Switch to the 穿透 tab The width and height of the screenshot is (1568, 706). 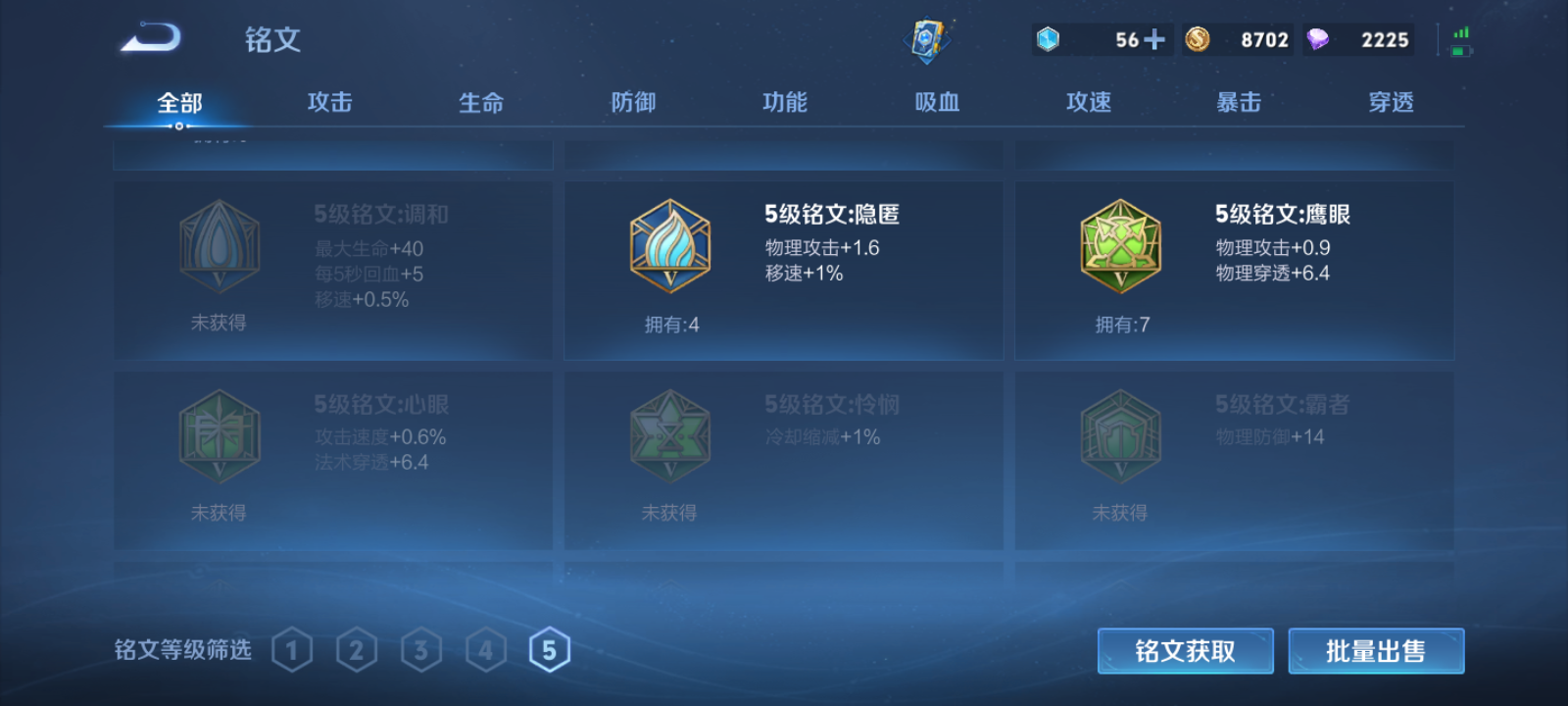coord(1391,102)
